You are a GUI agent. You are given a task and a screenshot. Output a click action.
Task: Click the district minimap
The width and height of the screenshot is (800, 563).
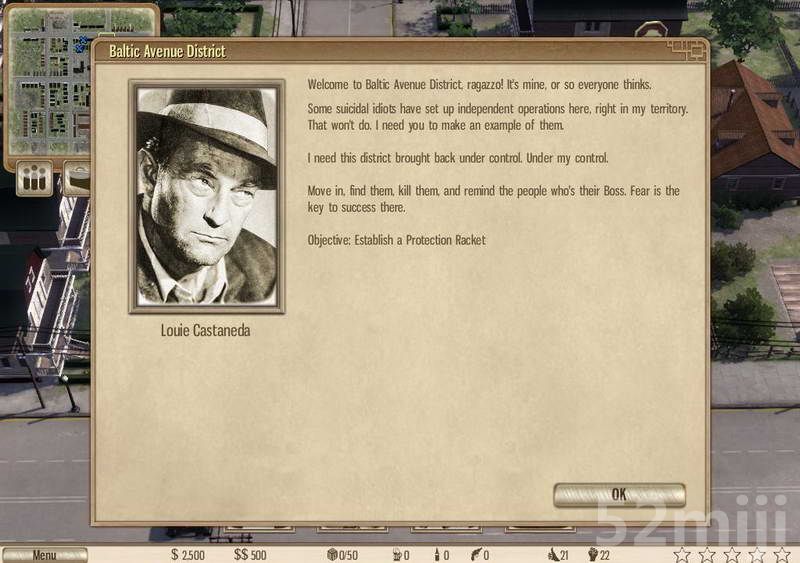pyautogui.click(x=48, y=80)
